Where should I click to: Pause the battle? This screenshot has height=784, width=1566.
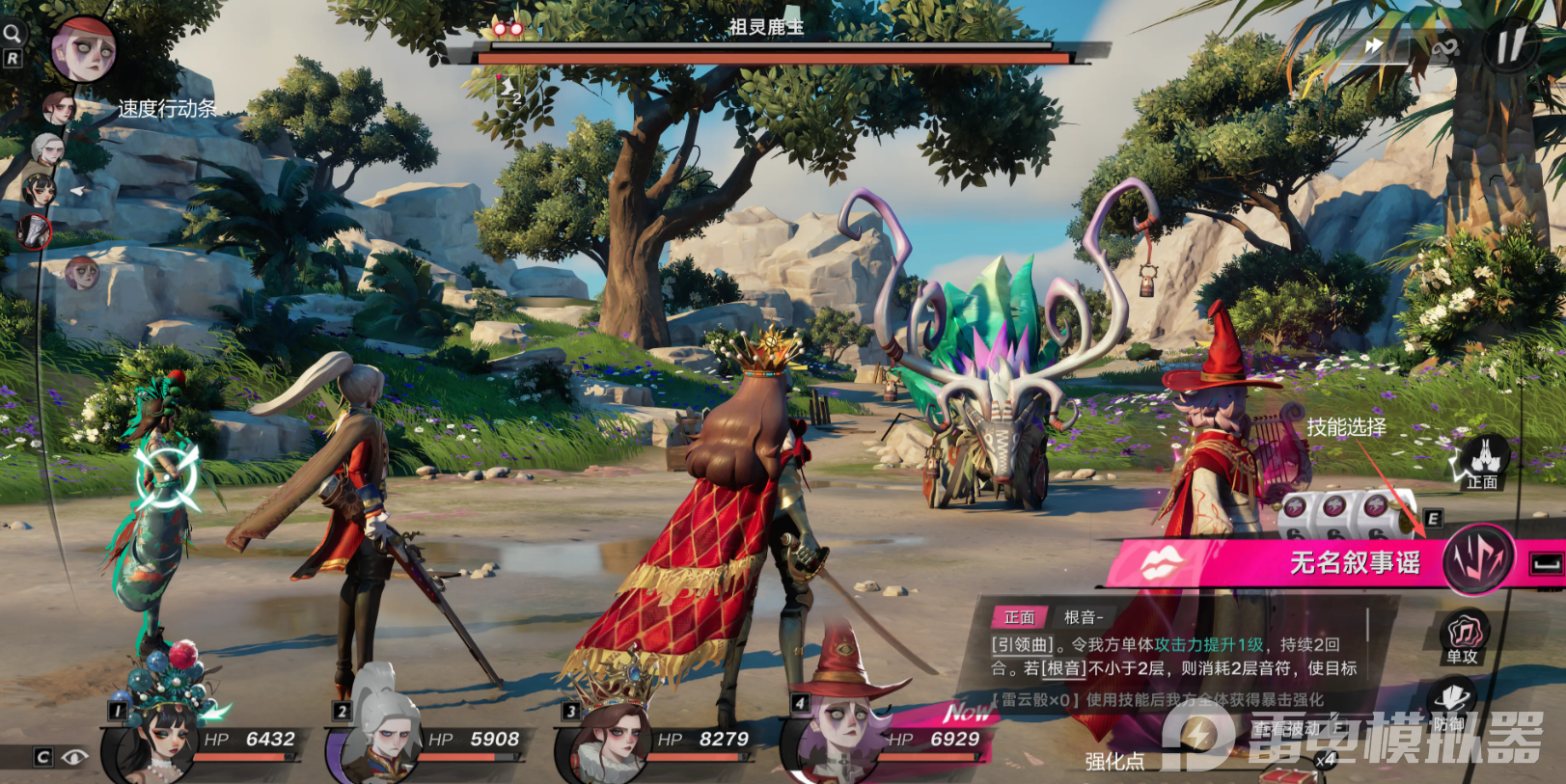click(x=1510, y=43)
